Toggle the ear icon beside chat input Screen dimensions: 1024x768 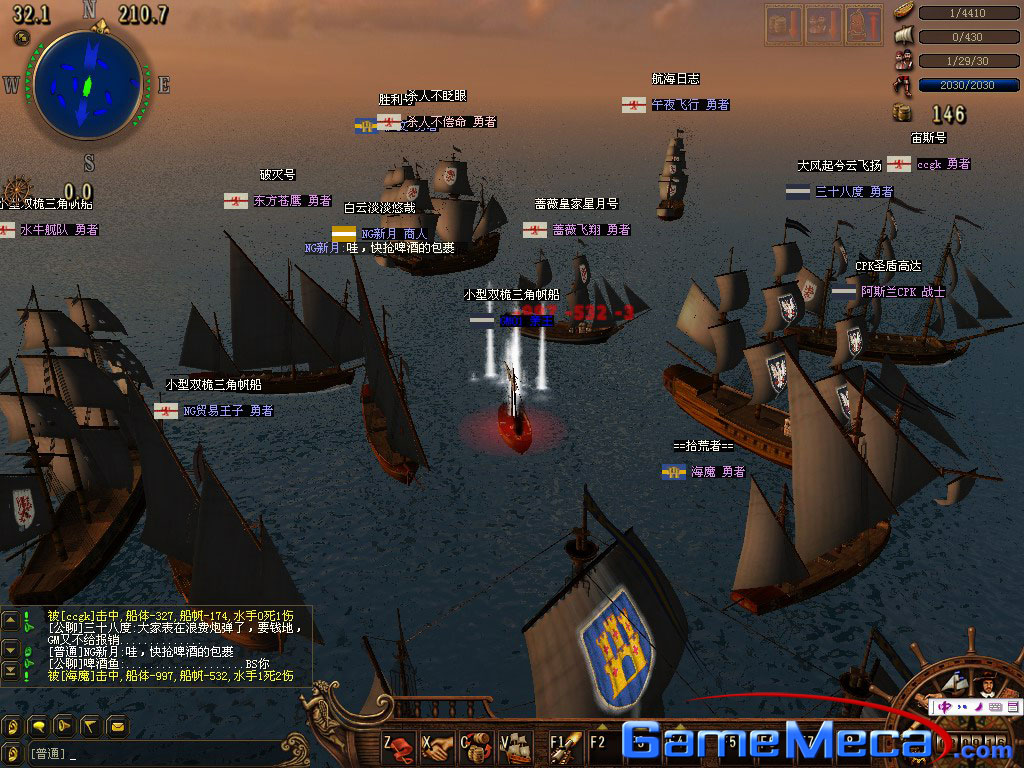tap(12, 753)
